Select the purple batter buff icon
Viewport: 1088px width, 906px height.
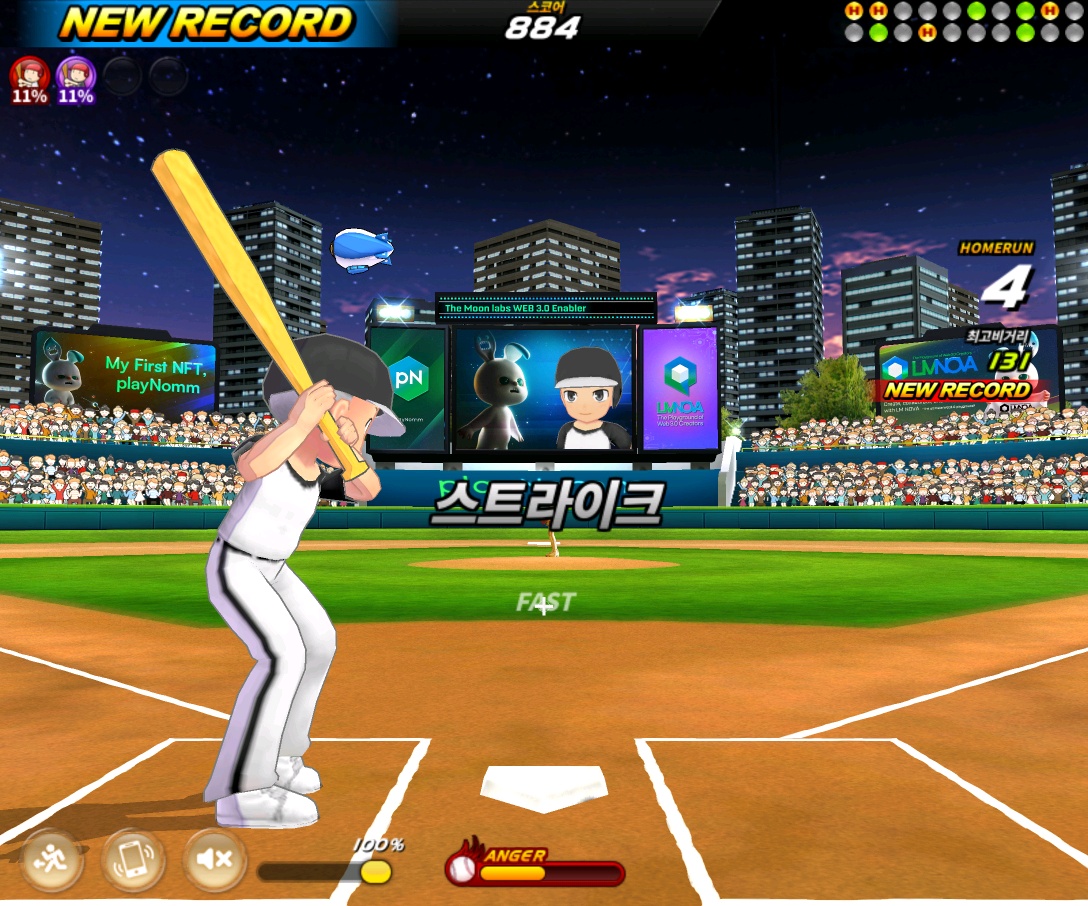[75, 75]
